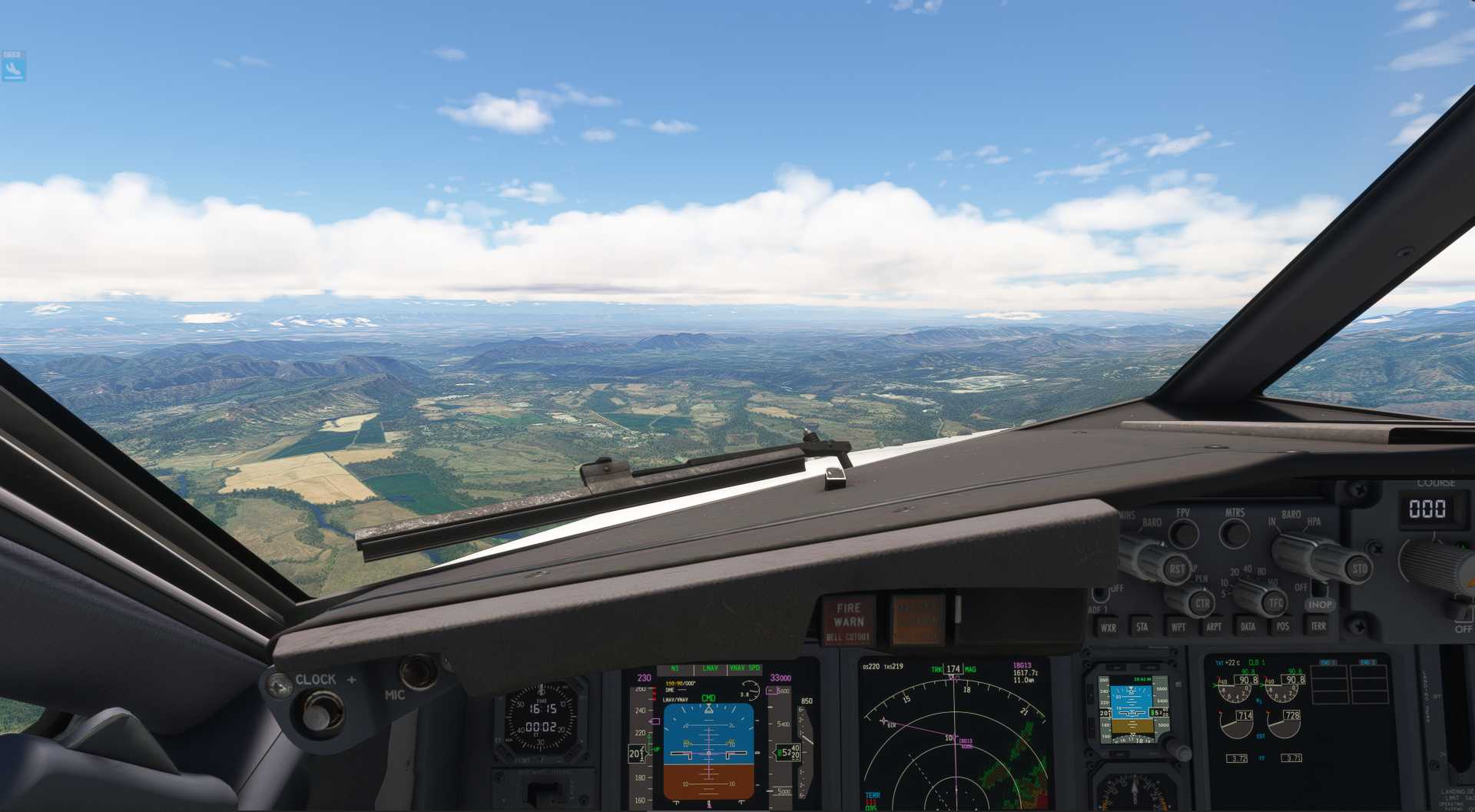Screen dimensions: 1475x812
Task: Activate the WPT waypoint display button
Action: [1179, 627]
